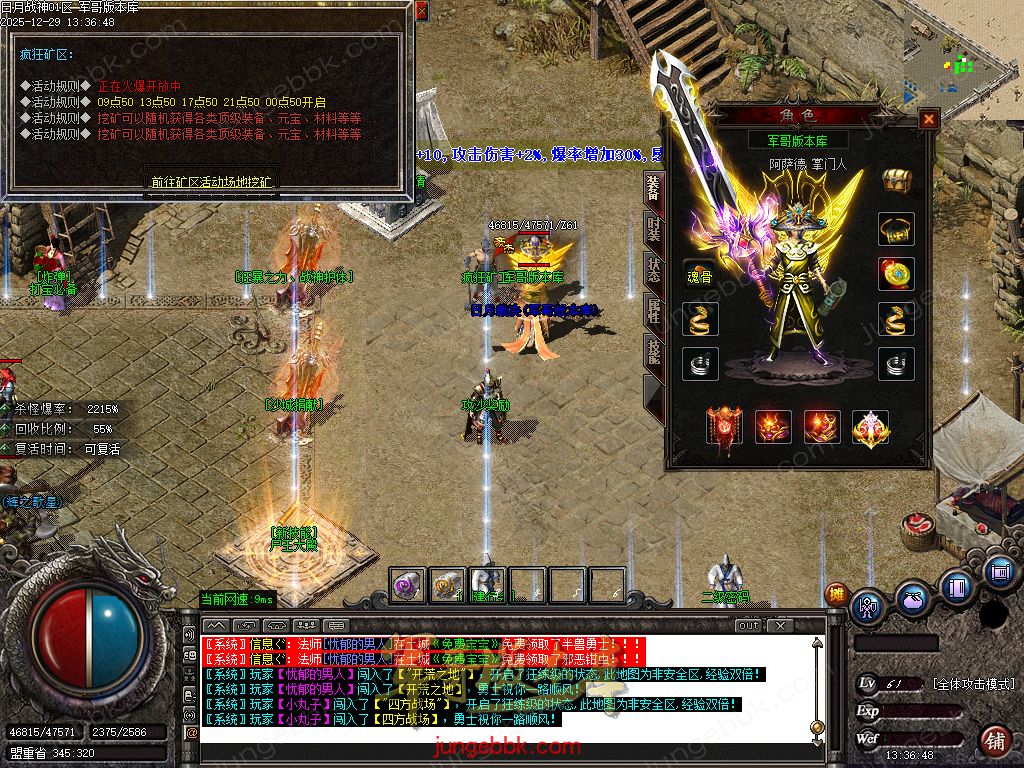Click the 前往矿区活动场地挖矿 link
The image size is (1024, 768).
[211, 182]
